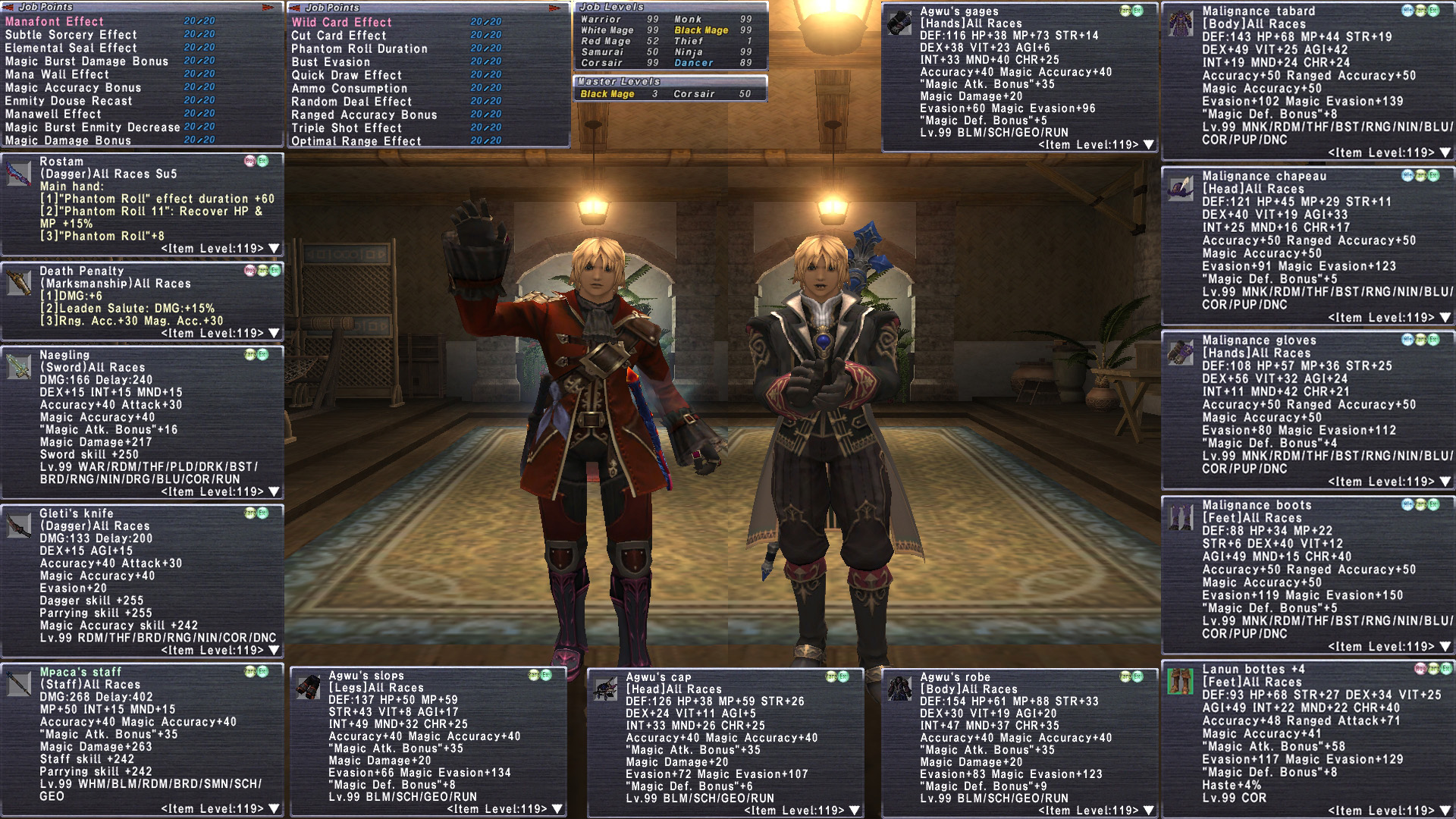Click the Agwu's gages hands icon
This screenshot has height=819, width=1456.
[899, 24]
